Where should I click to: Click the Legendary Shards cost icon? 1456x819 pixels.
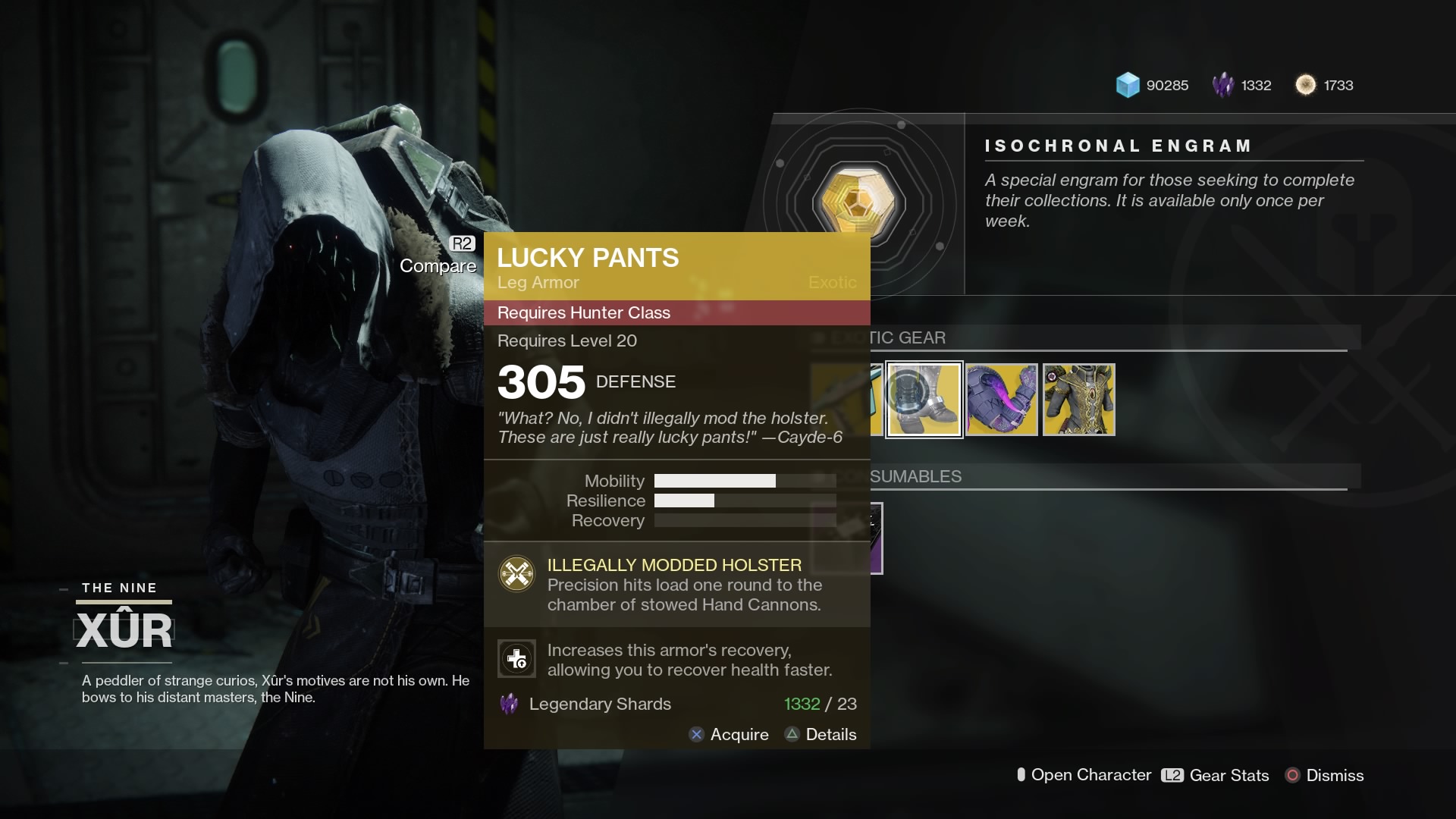[510, 704]
